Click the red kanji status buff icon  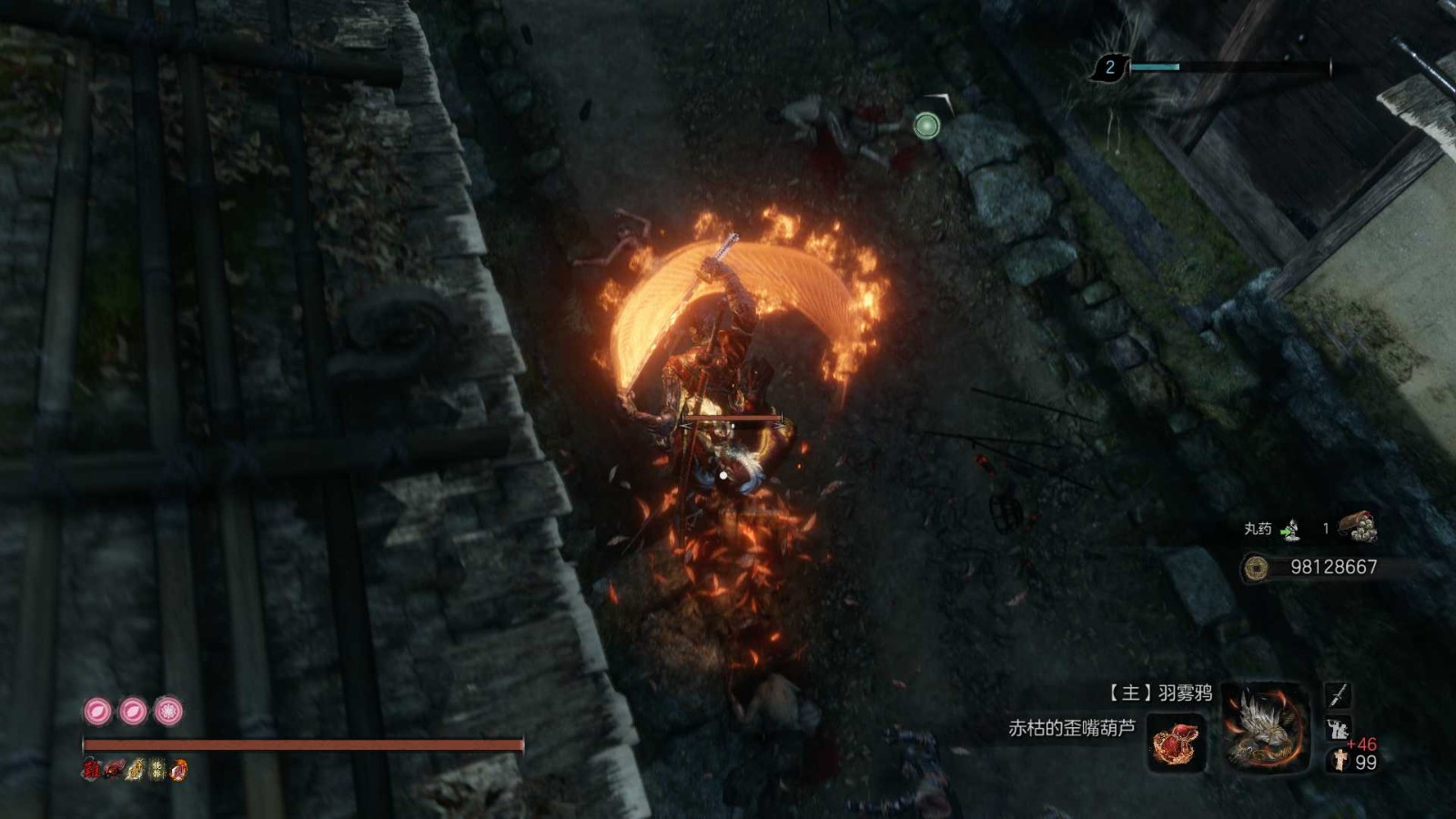(x=90, y=770)
